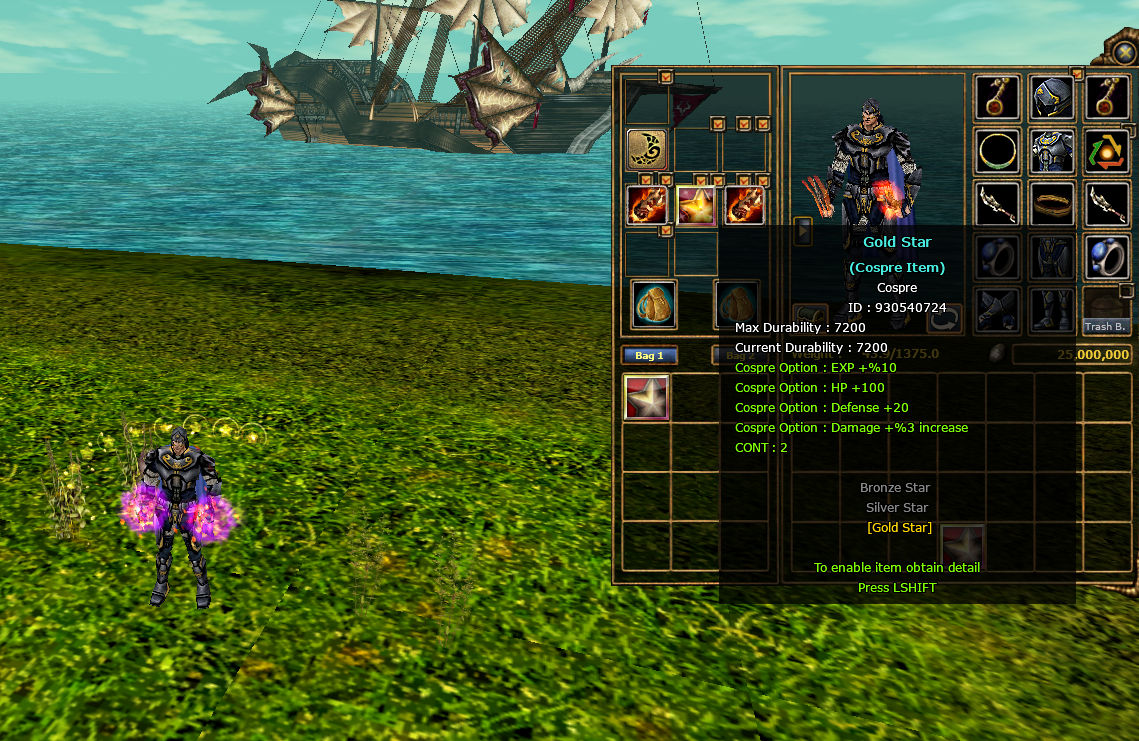Select the equipped chest armor slot
1139x741 pixels.
click(x=1052, y=150)
